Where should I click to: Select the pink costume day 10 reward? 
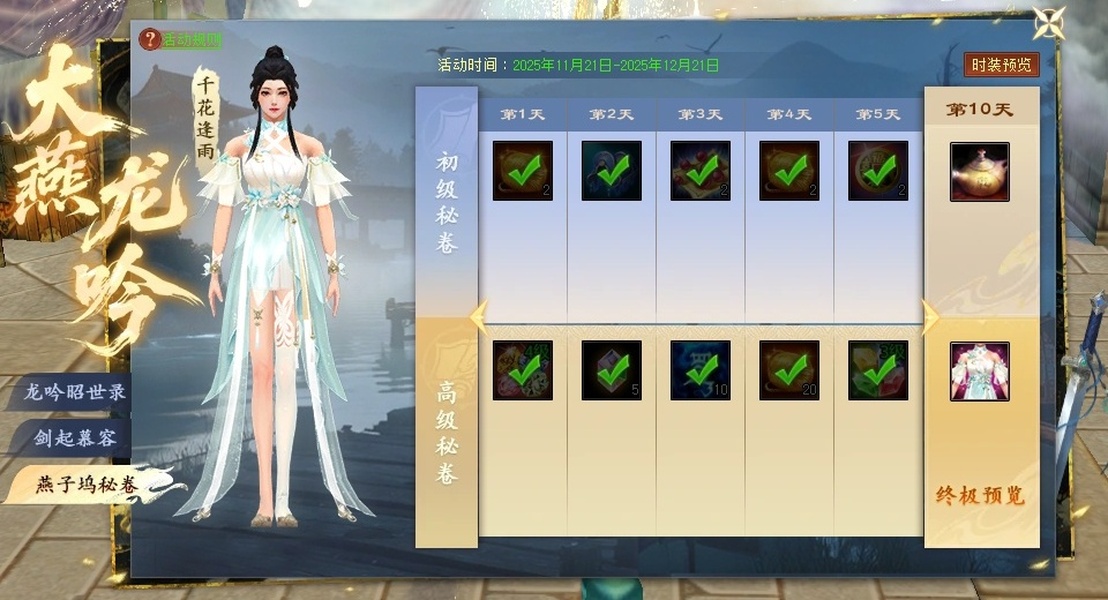tap(979, 371)
